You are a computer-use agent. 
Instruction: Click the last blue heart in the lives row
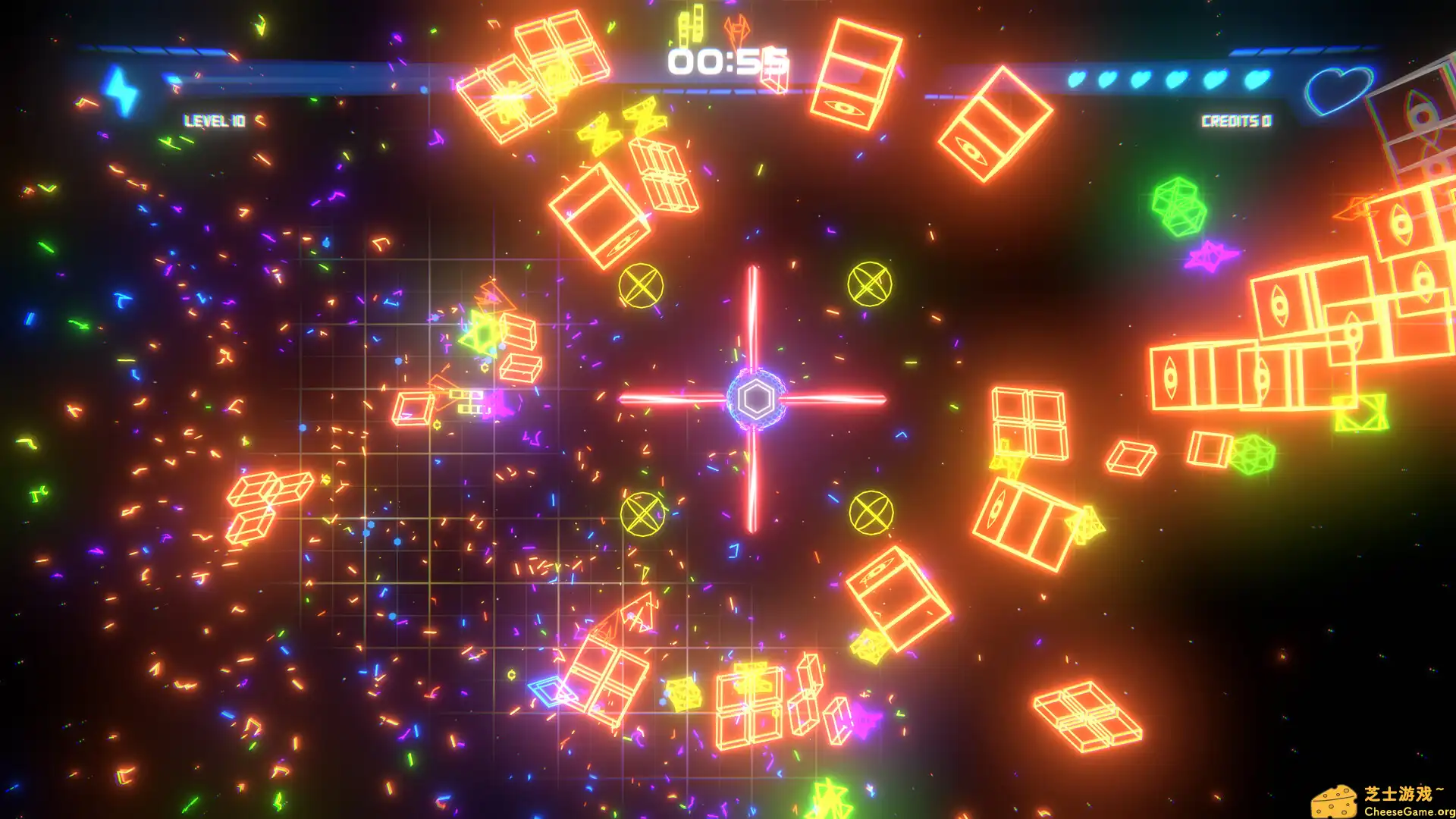pyautogui.click(x=1259, y=80)
